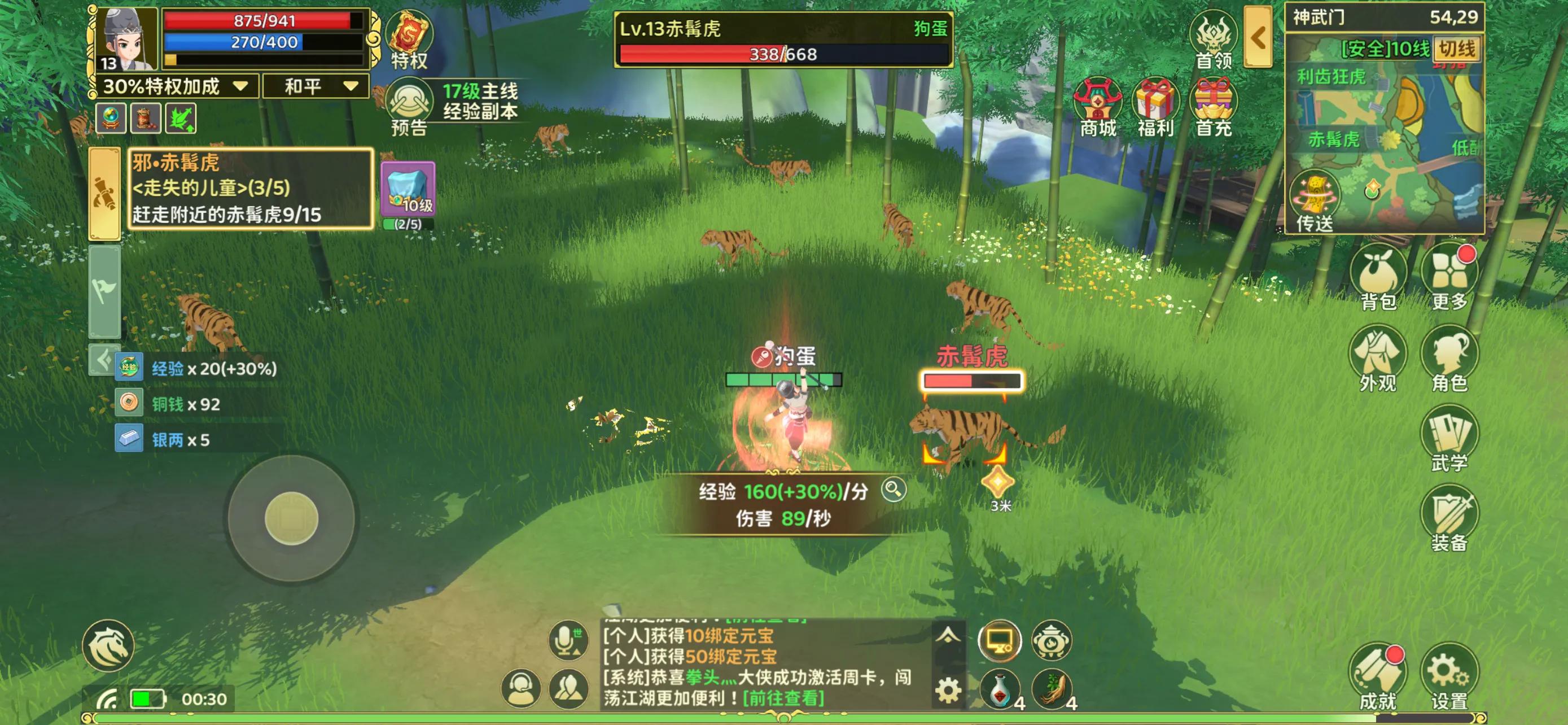Open the 背包 bag inventory
This screenshot has height=725, width=1568.
click(1378, 277)
